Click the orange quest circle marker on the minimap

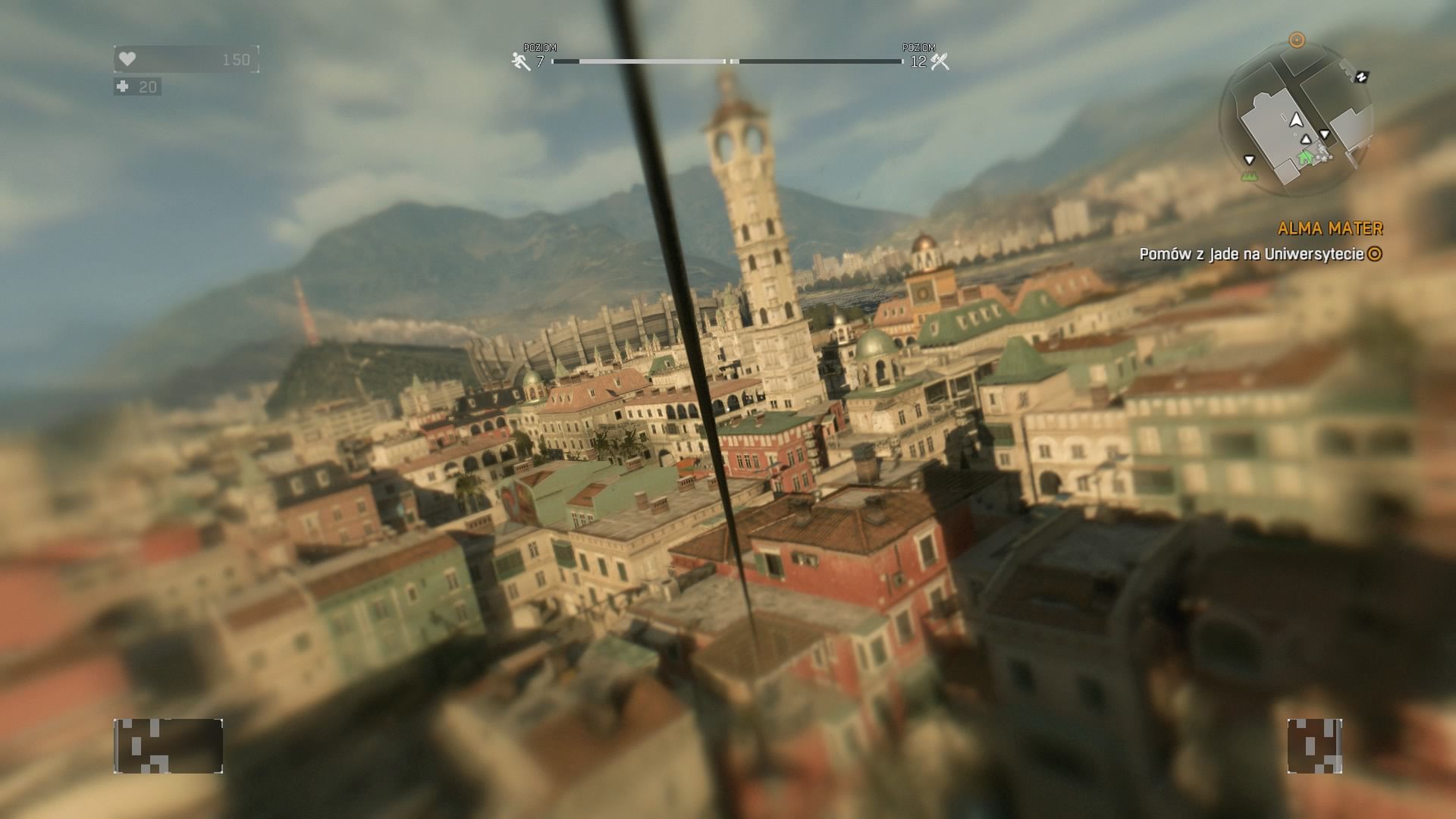coord(1298,39)
